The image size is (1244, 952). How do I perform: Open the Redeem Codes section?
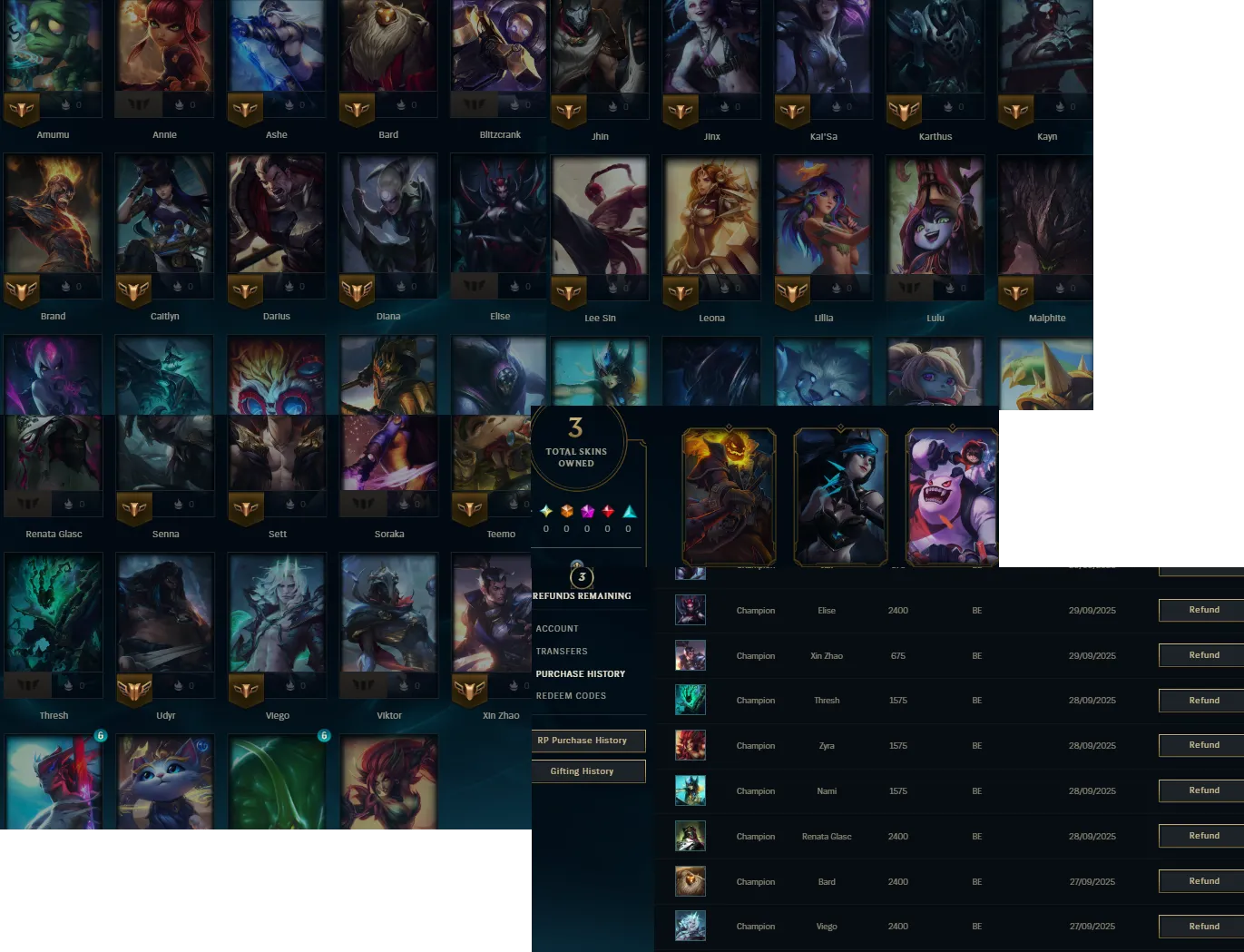point(570,695)
